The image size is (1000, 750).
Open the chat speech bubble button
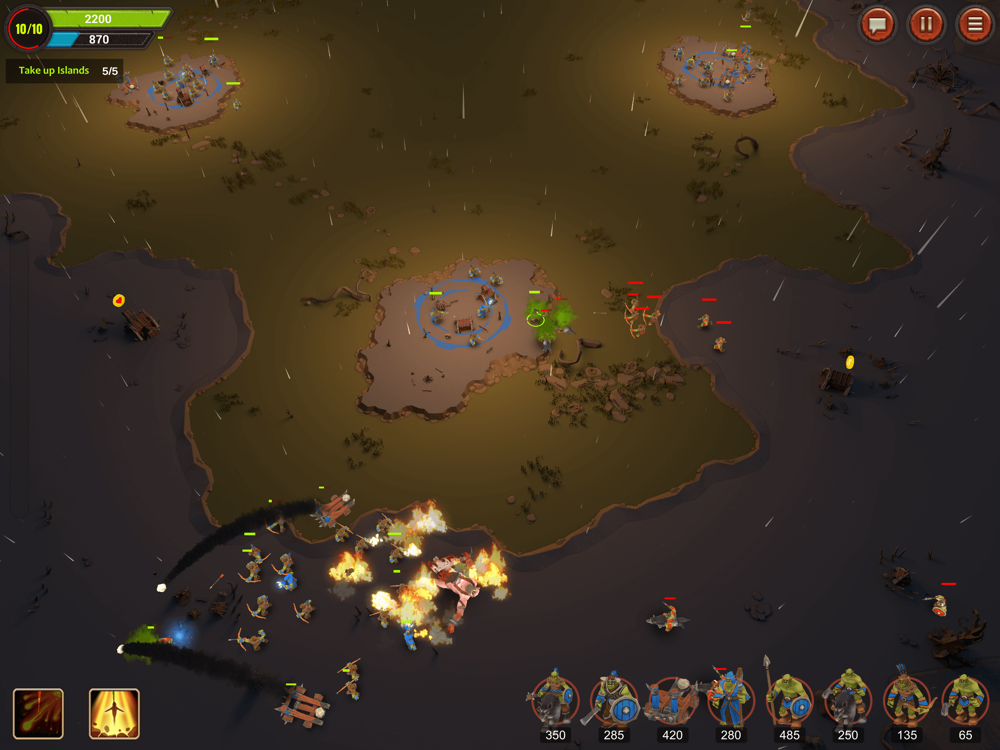(x=878, y=24)
